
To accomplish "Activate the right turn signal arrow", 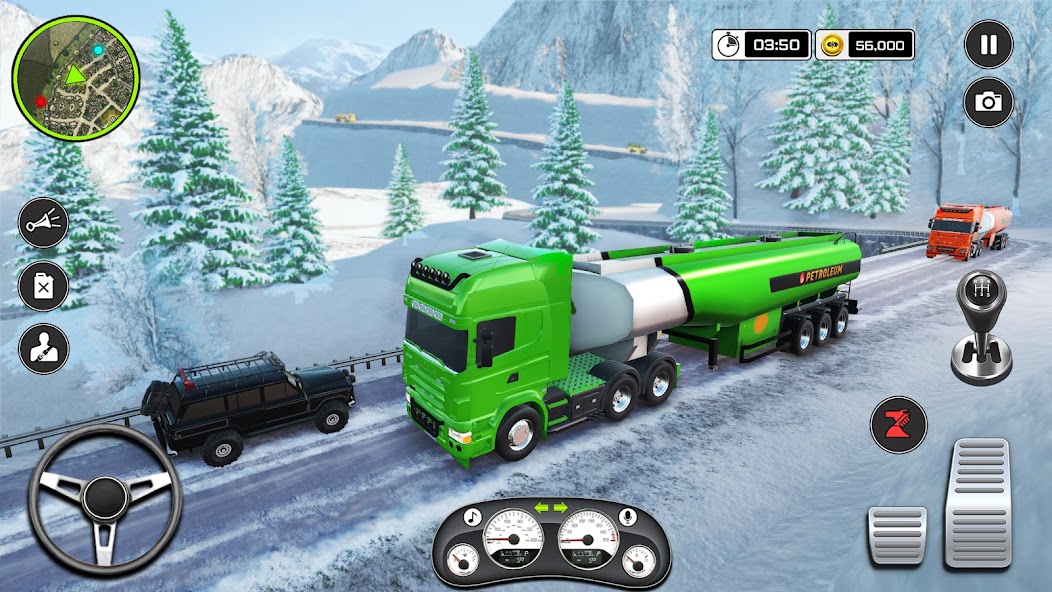I will point(561,508).
